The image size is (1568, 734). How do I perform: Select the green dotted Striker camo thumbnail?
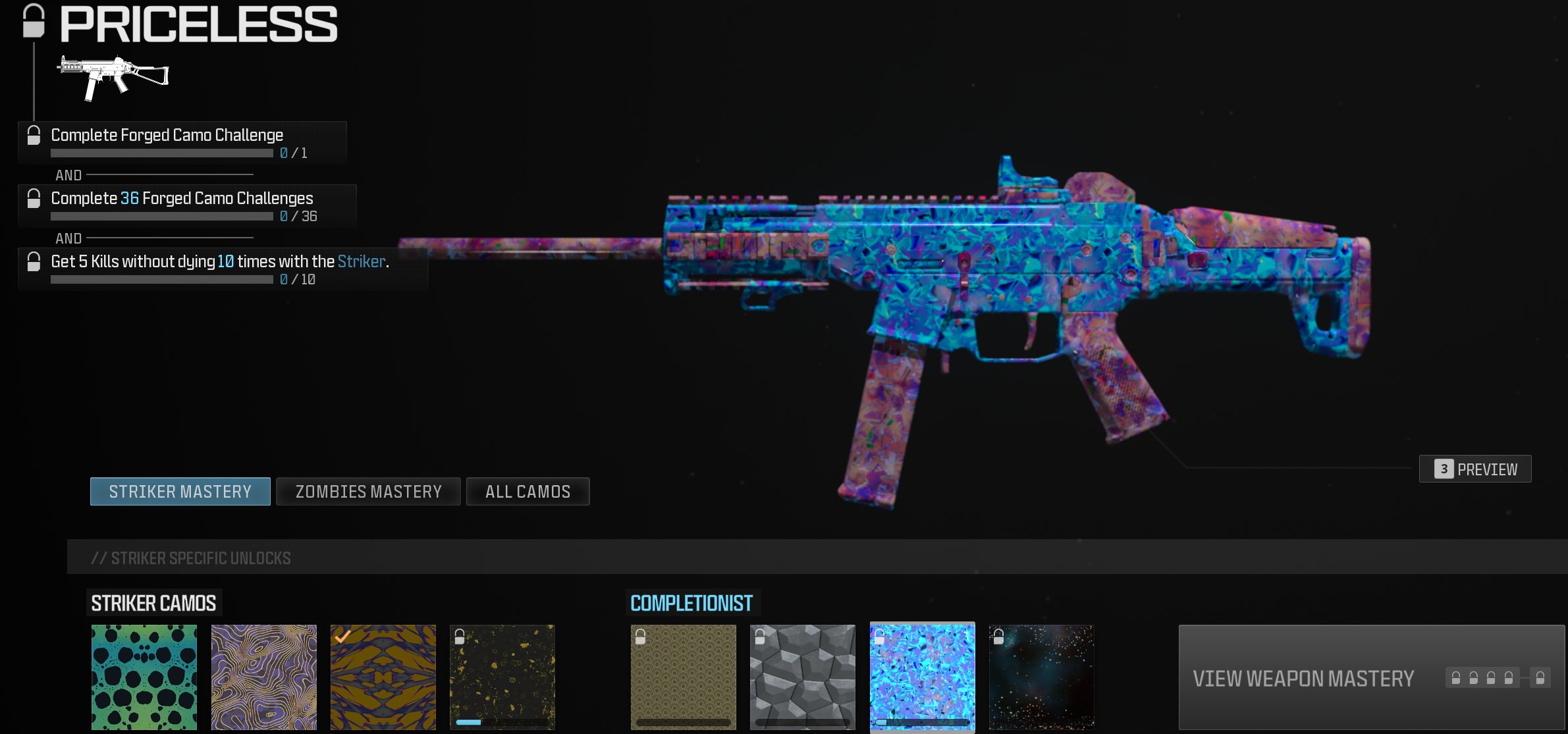pyautogui.click(x=144, y=677)
